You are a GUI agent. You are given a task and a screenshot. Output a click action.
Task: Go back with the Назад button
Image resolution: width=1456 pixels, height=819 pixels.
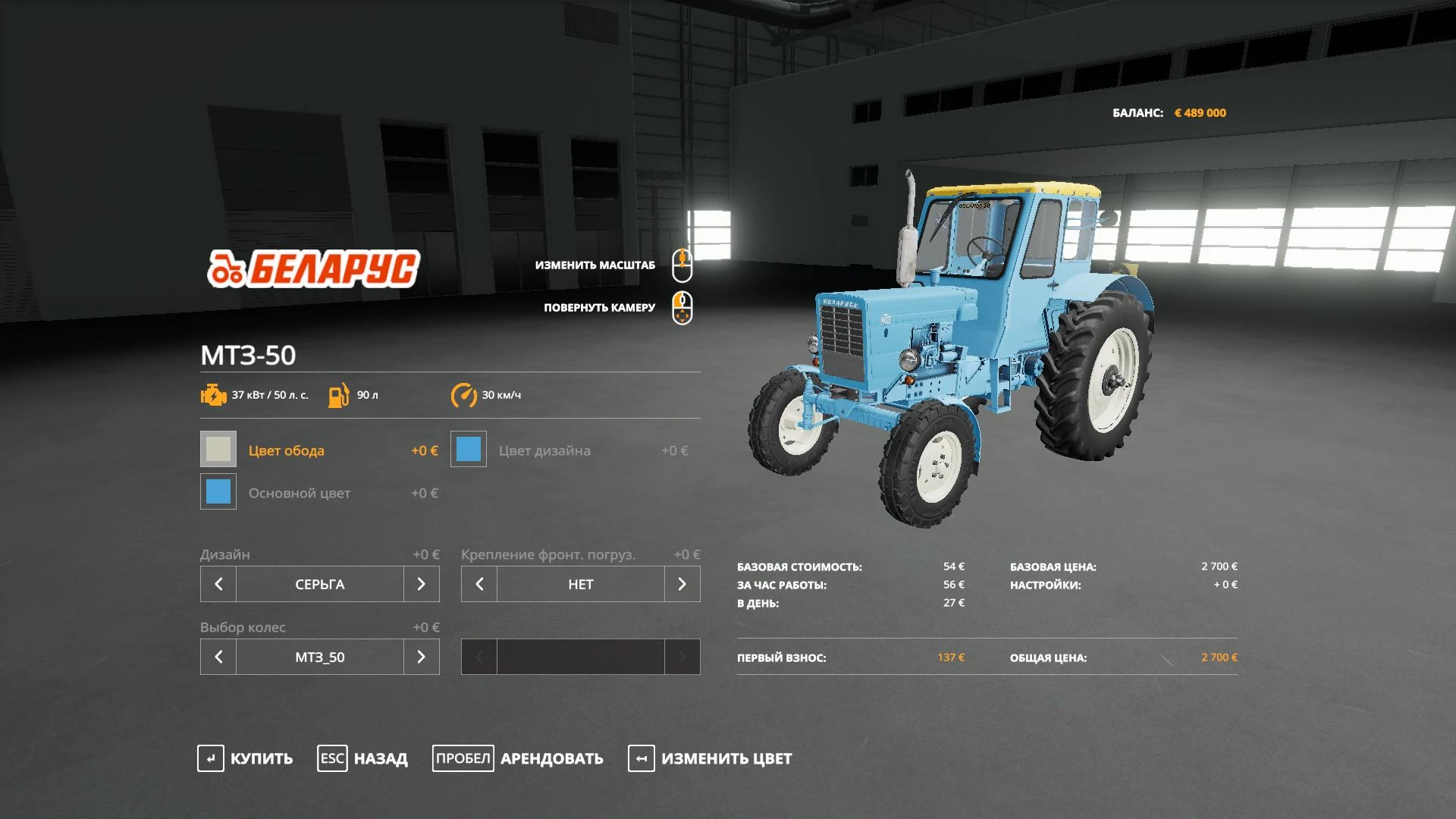(x=363, y=758)
